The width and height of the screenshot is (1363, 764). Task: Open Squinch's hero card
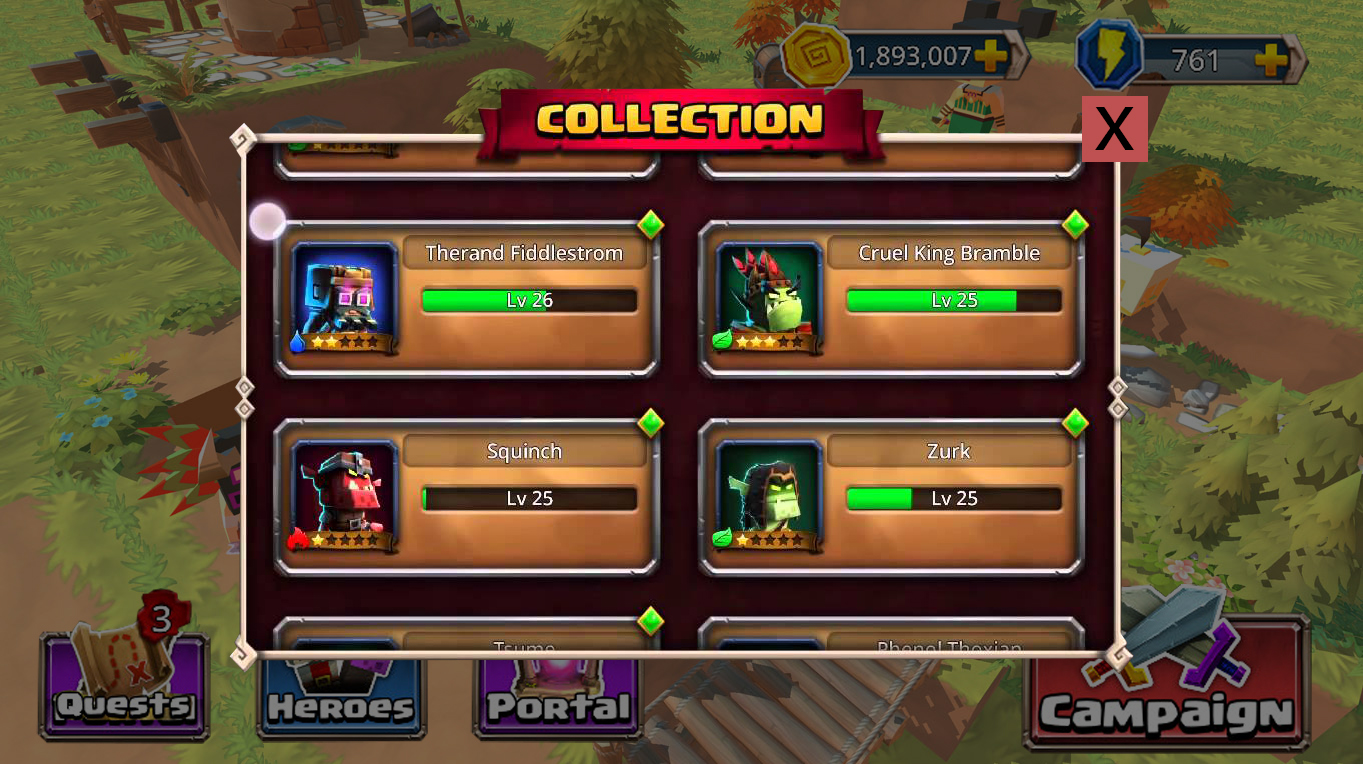[467, 496]
